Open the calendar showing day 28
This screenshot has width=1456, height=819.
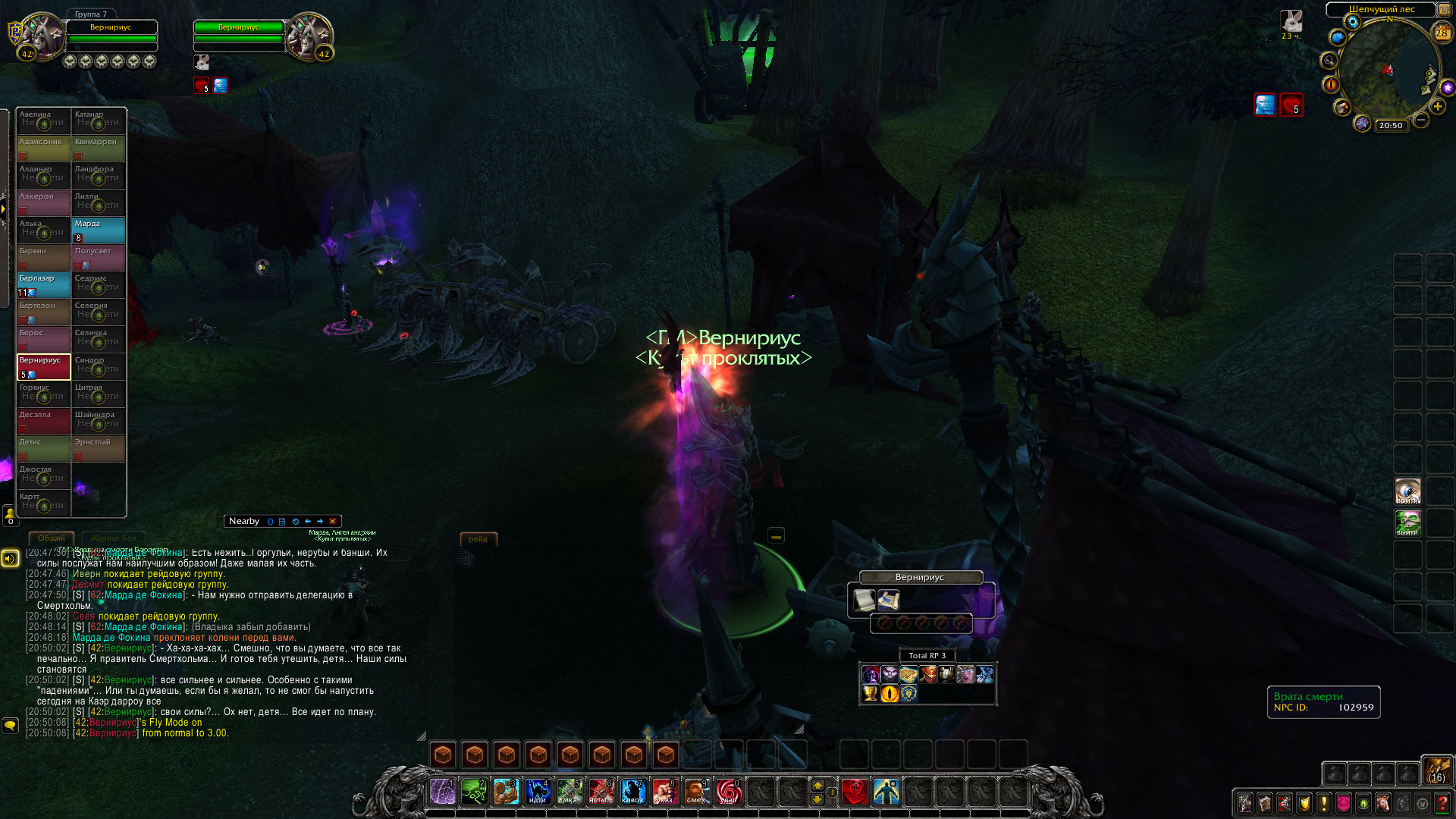click(1442, 33)
